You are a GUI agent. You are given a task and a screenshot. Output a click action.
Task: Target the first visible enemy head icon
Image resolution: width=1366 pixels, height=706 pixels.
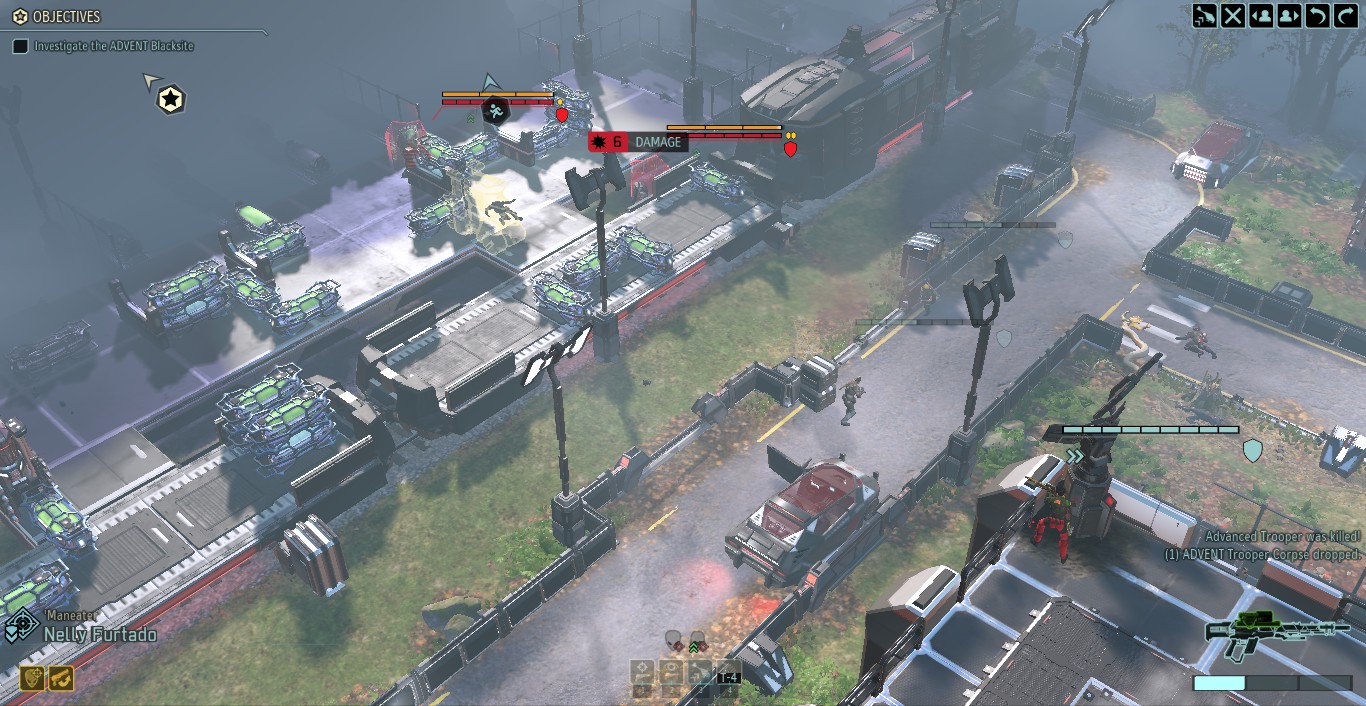[x=673, y=638]
